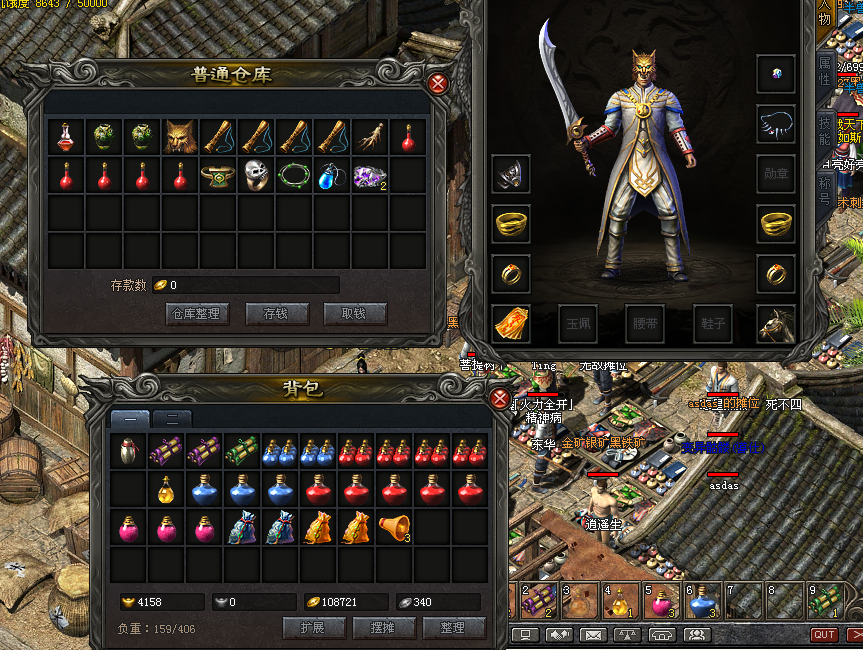Close the 背包 backpack window
The width and height of the screenshot is (863, 650).
[500, 399]
